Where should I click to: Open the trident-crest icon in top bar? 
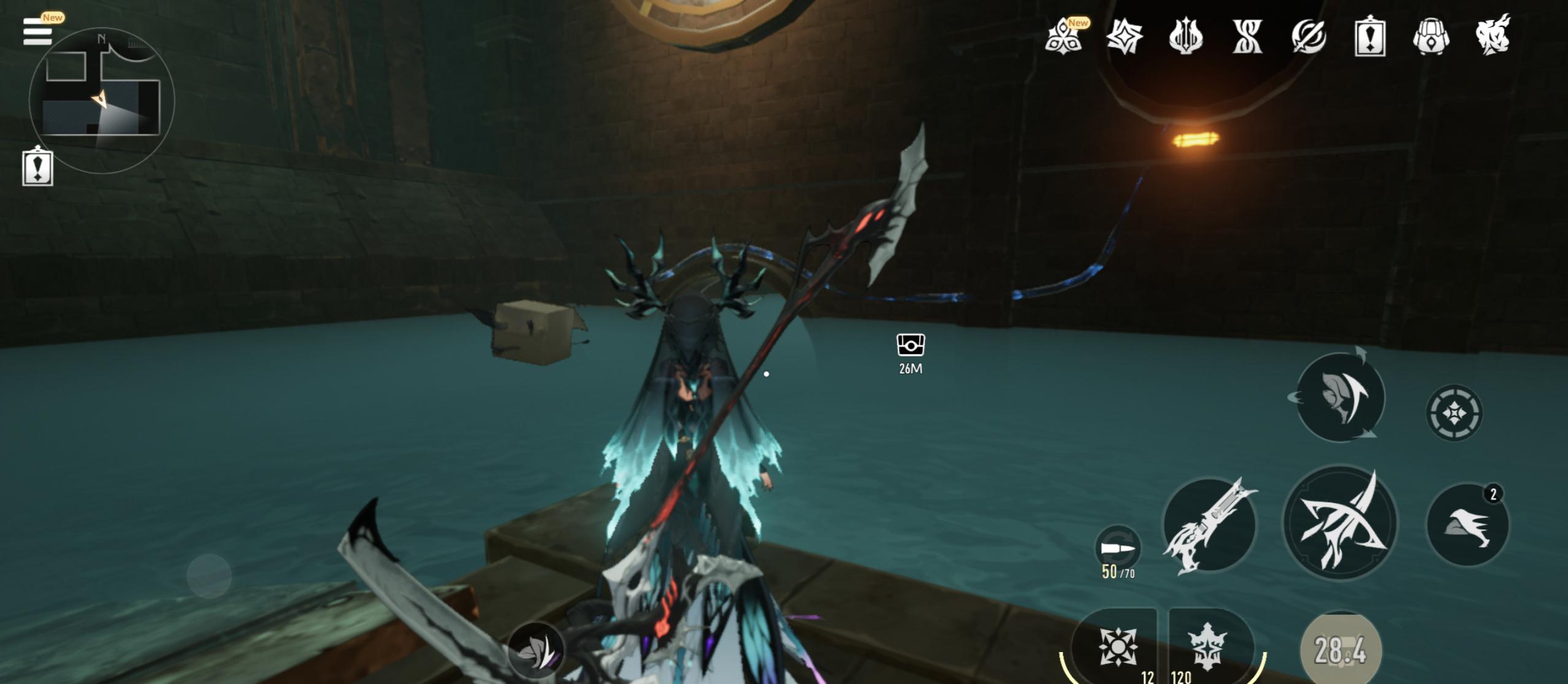(1185, 37)
